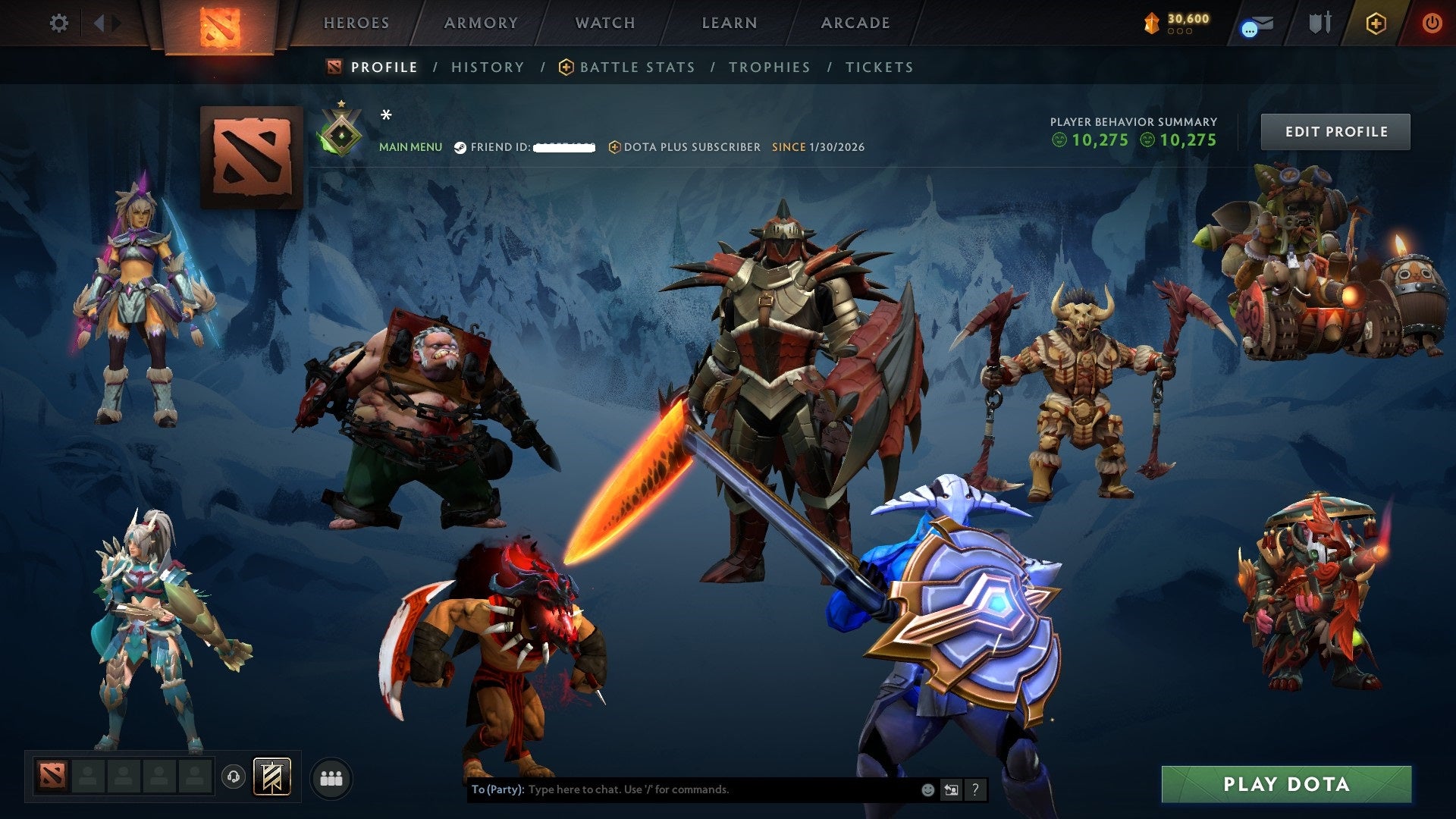Open the emoticon picker in chat
Viewport: 1456px width, 819px height.
pos(927,789)
